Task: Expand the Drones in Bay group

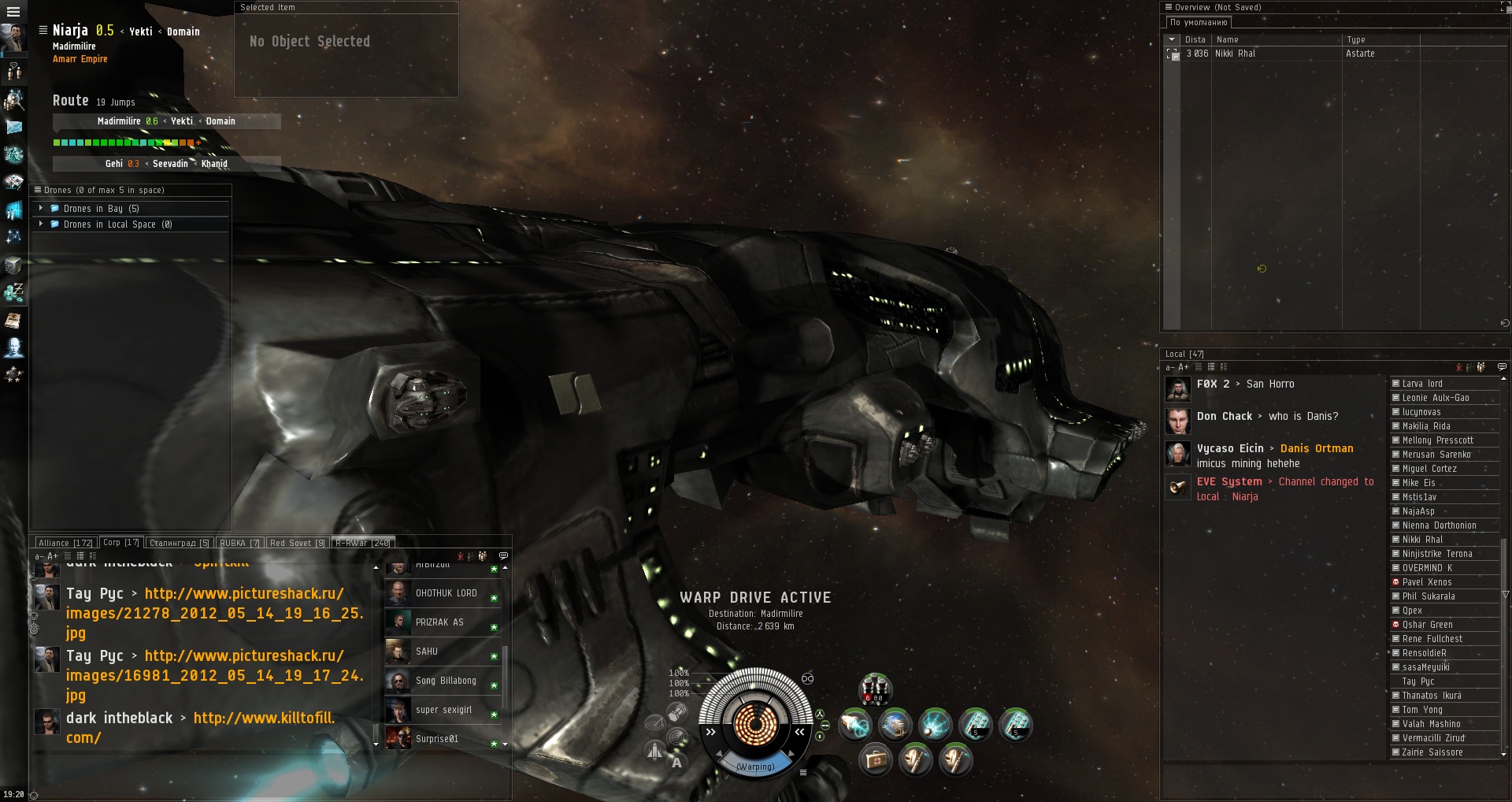Action: 41,209
